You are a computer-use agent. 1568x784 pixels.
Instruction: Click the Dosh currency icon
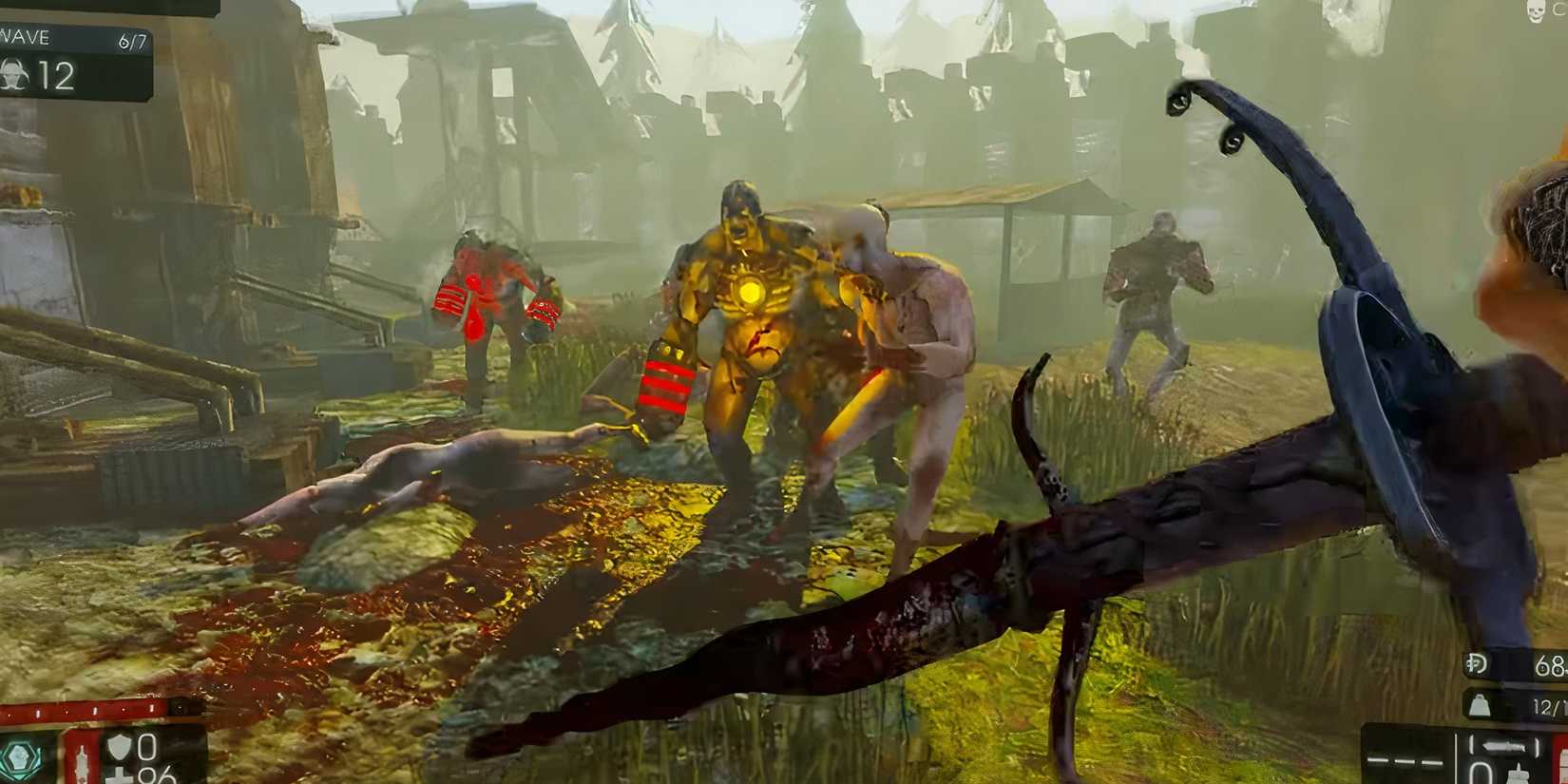[x=1476, y=662]
